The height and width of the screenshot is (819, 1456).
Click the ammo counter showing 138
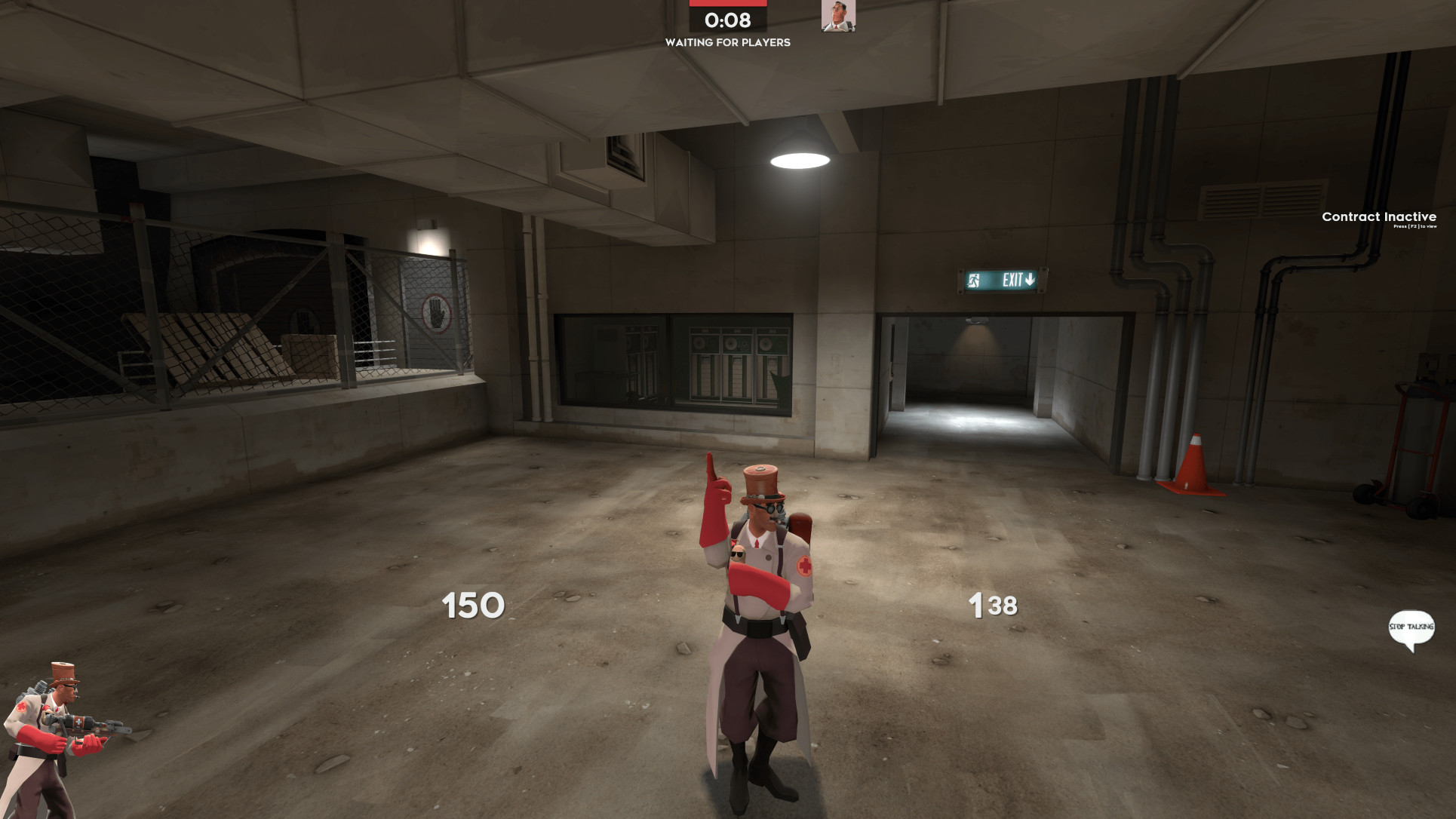992,603
